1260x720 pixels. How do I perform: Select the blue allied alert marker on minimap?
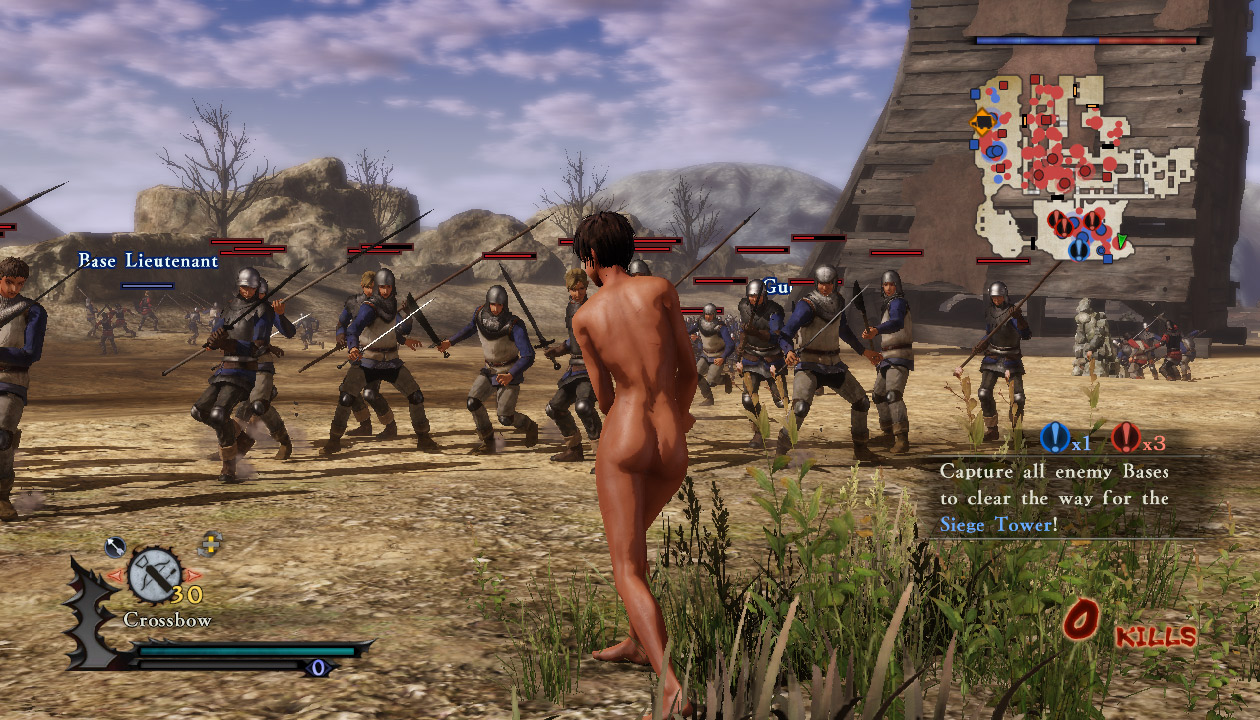1078,249
